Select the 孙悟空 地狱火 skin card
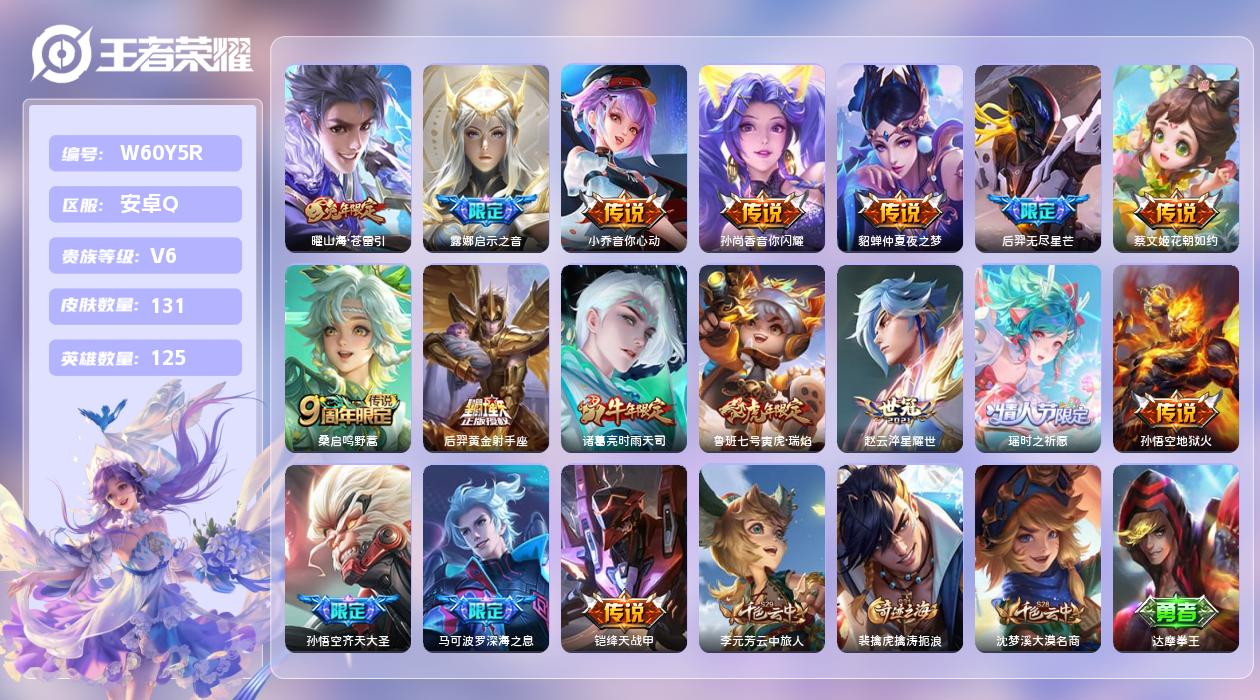Image resolution: width=1260 pixels, height=700 pixels. click(1176, 358)
